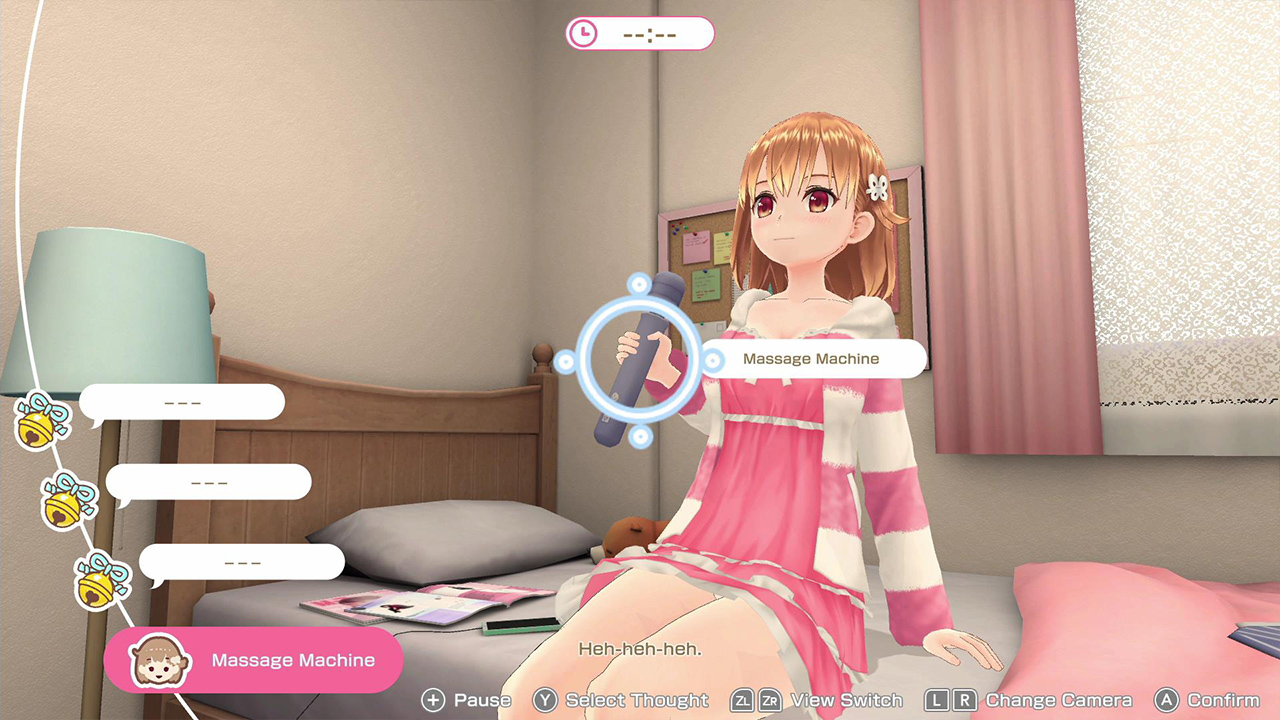This screenshot has height=720, width=1280.
Task: Toggle camera with the L button icon
Action: 937,701
